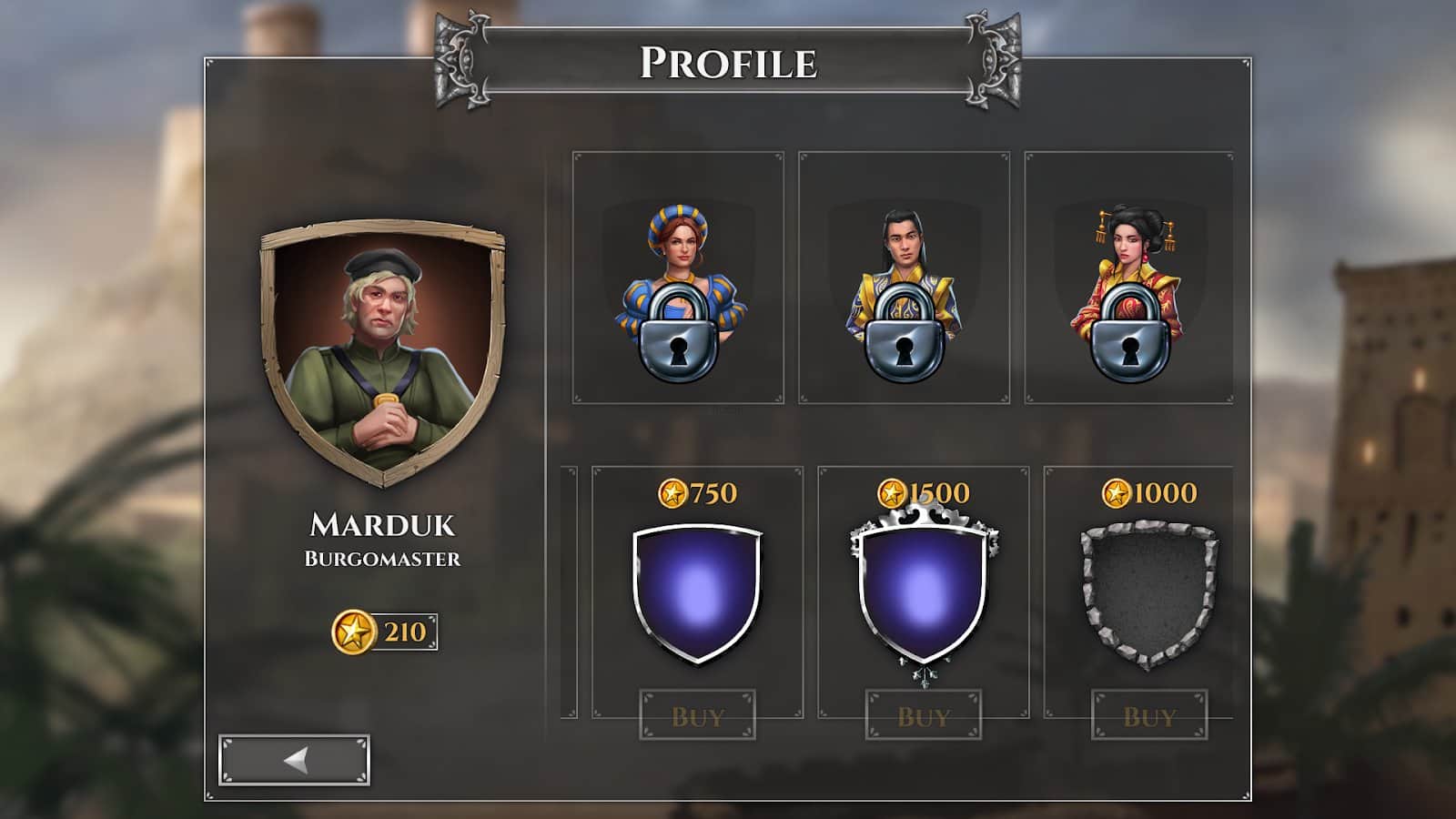The height and width of the screenshot is (819, 1456).
Task: Pick the locked woman in red kimono avatar
Action: click(x=1129, y=278)
